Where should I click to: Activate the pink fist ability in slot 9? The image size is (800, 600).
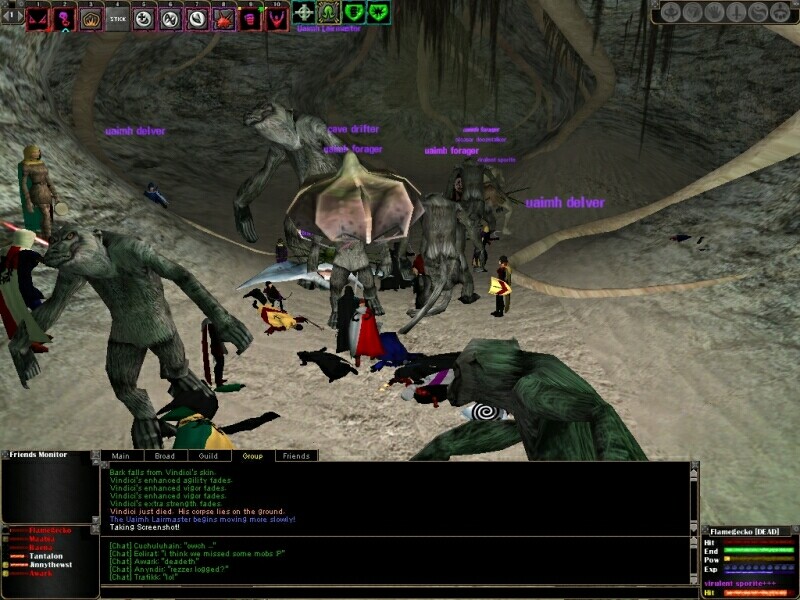250,18
